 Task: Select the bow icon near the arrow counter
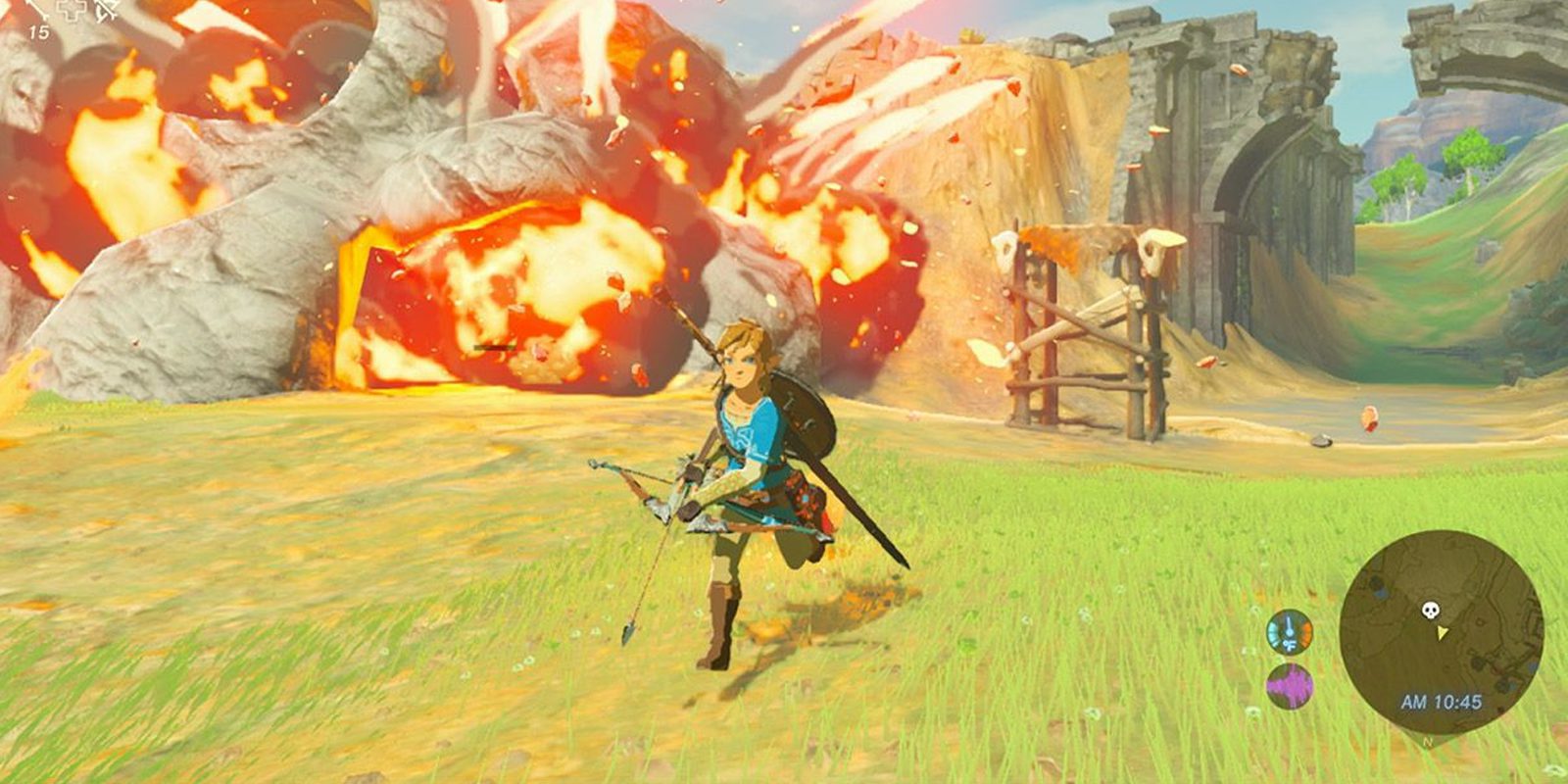106,12
